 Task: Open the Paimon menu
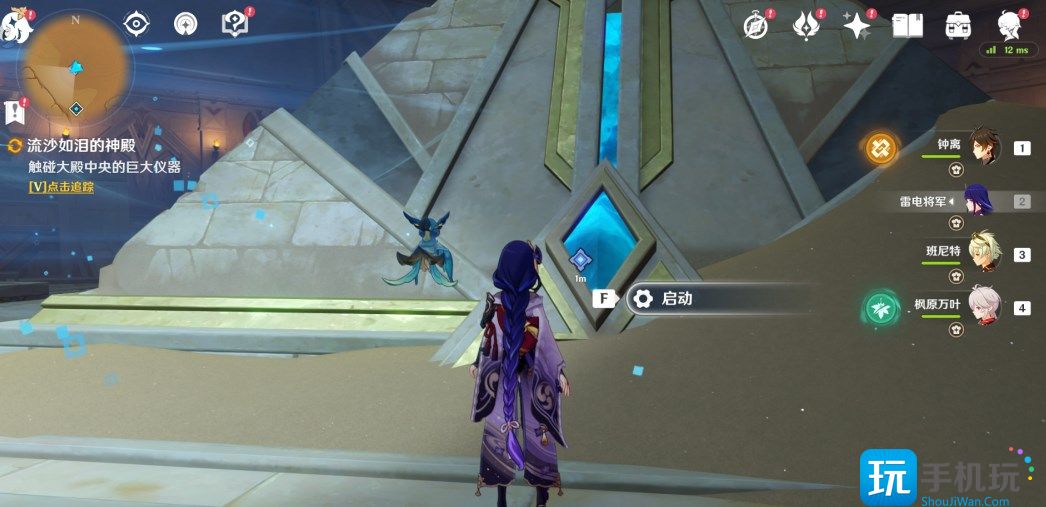click(x=17, y=27)
